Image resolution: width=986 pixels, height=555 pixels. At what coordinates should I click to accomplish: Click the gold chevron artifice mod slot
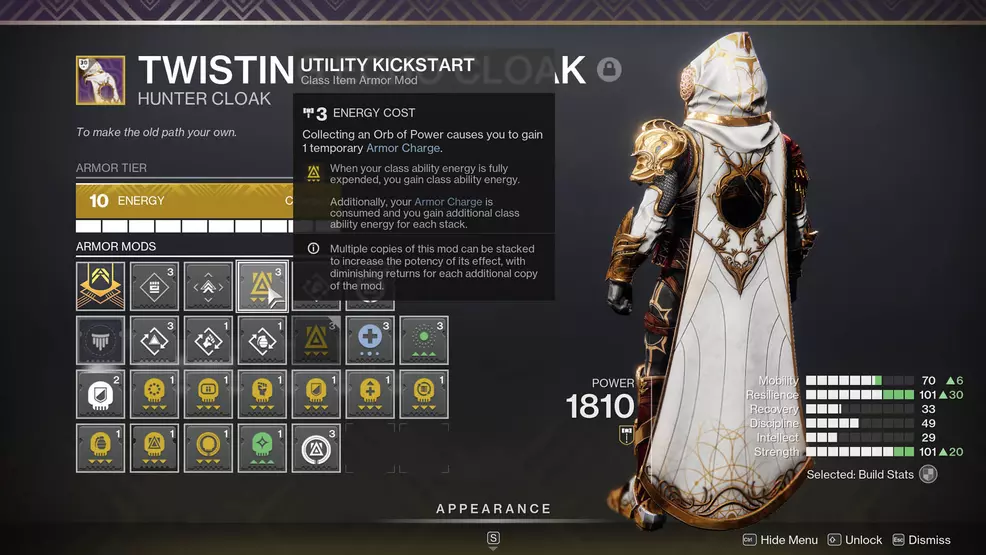[101, 287]
